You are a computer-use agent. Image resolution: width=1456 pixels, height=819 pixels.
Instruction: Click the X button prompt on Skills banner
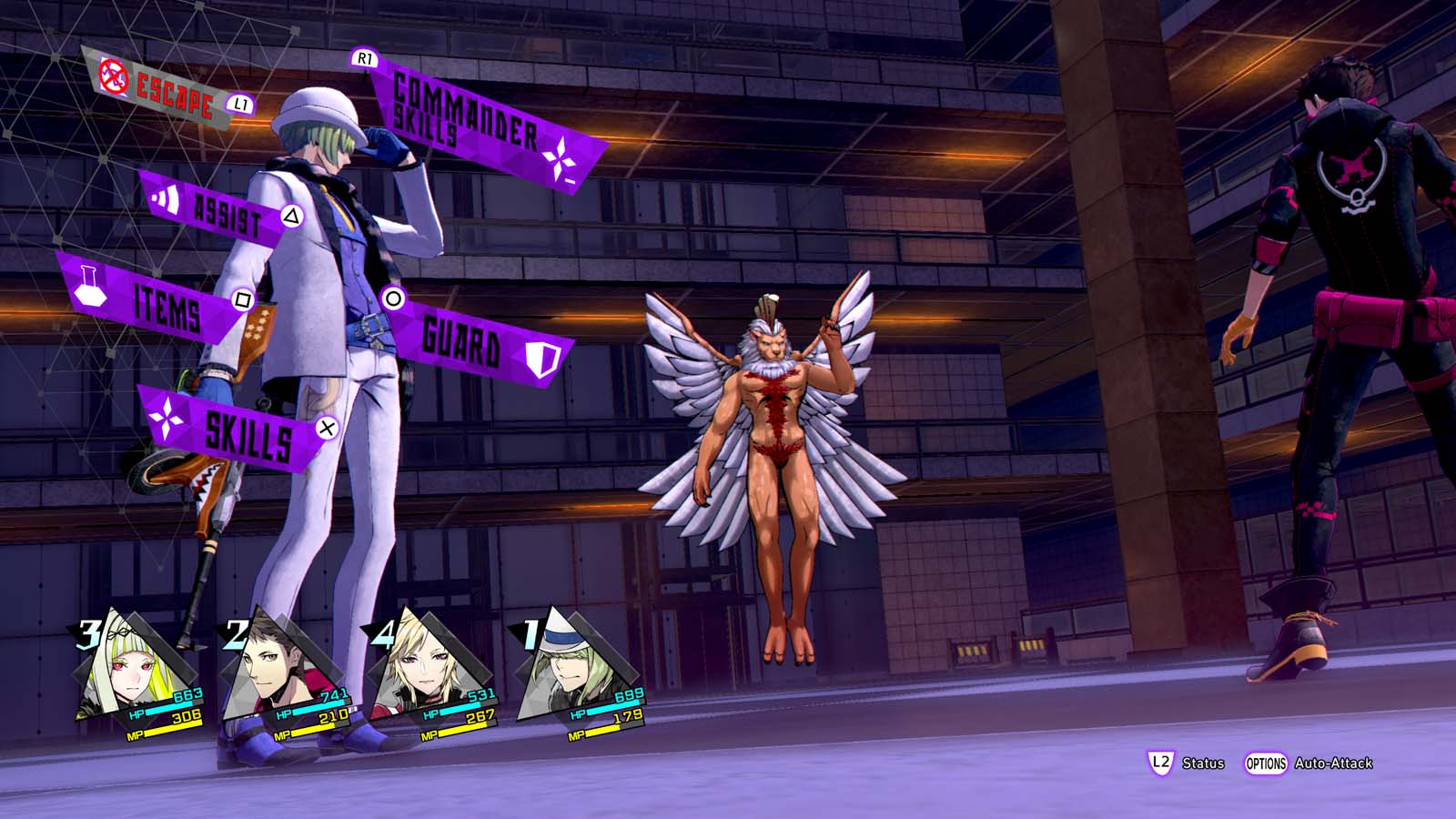coord(326,426)
